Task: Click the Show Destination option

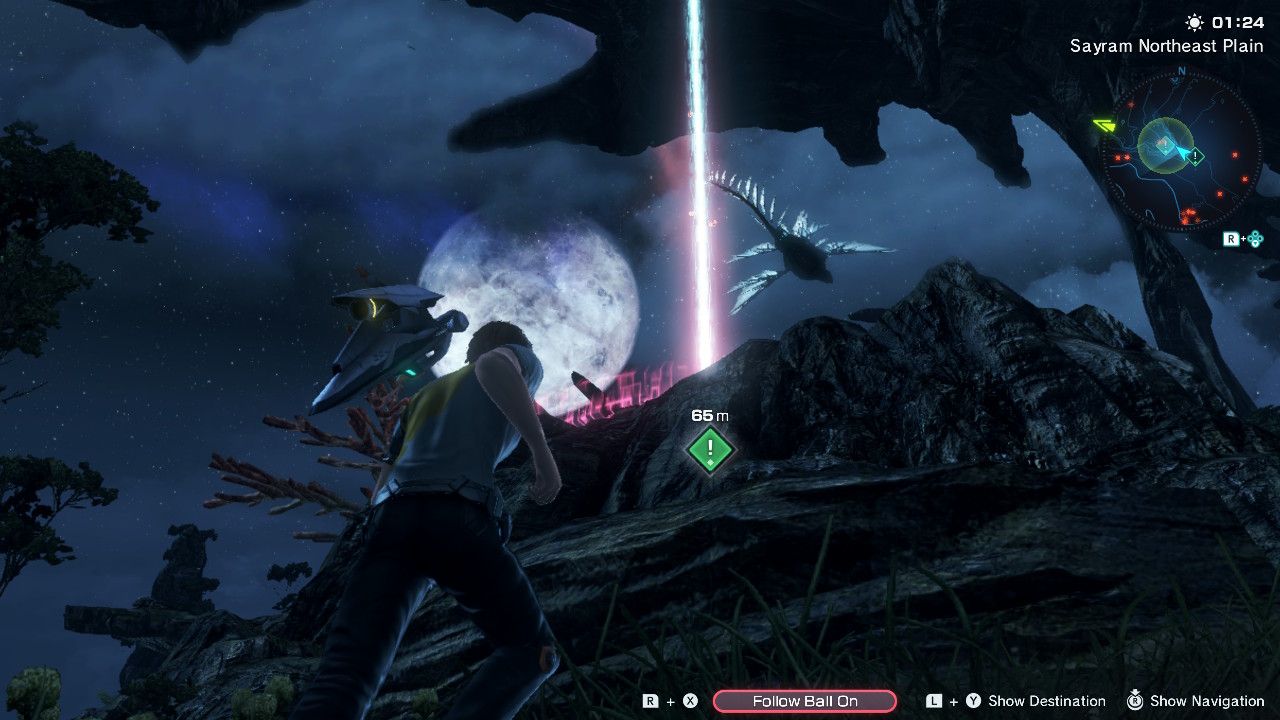Action: [1046, 701]
